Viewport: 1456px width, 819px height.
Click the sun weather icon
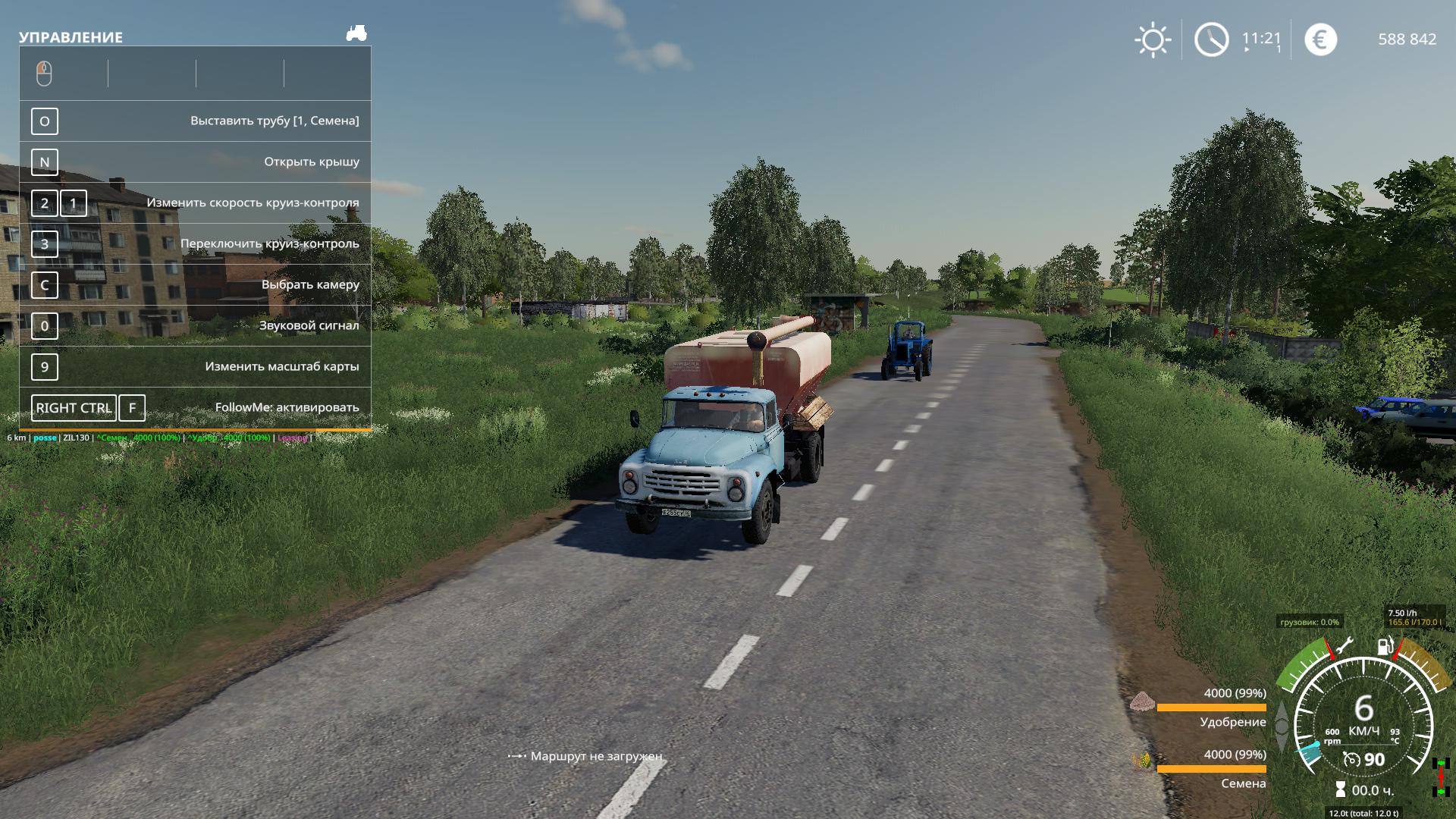[1153, 39]
